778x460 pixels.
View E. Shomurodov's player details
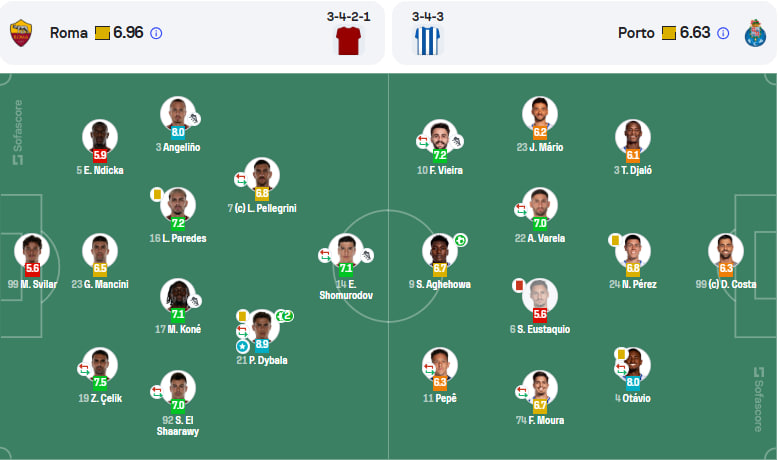(347, 251)
